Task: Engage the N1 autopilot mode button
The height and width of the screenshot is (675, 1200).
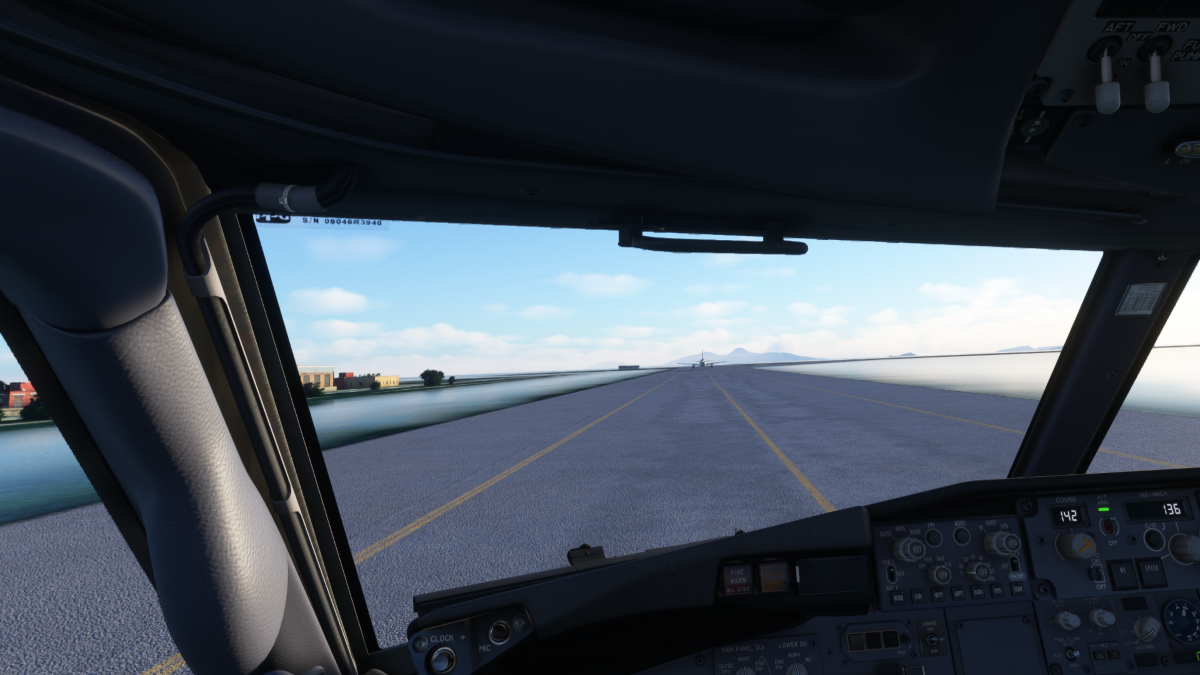Action: click(x=1123, y=574)
